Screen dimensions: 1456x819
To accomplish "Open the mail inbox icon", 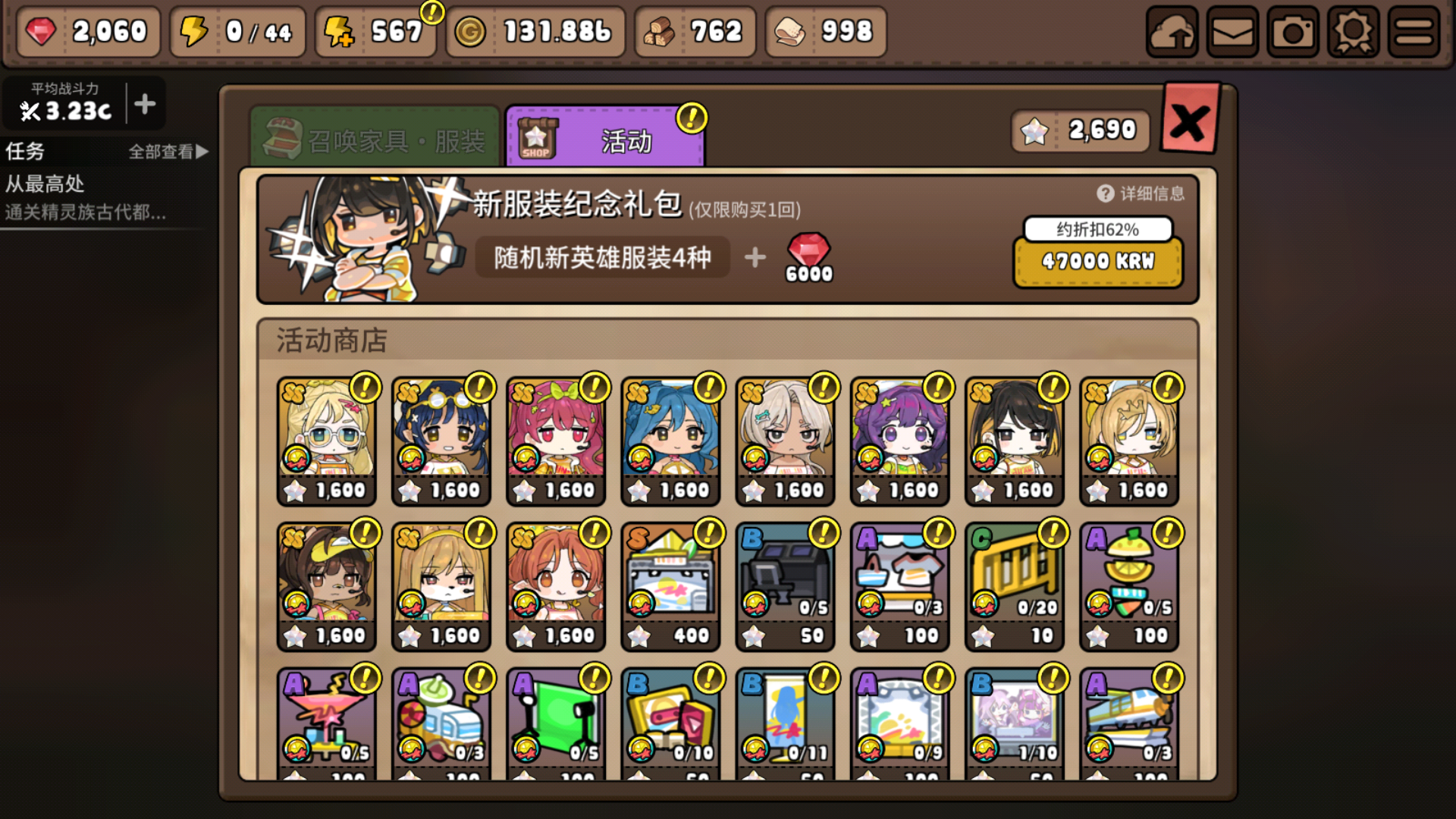I will click(x=1232, y=33).
